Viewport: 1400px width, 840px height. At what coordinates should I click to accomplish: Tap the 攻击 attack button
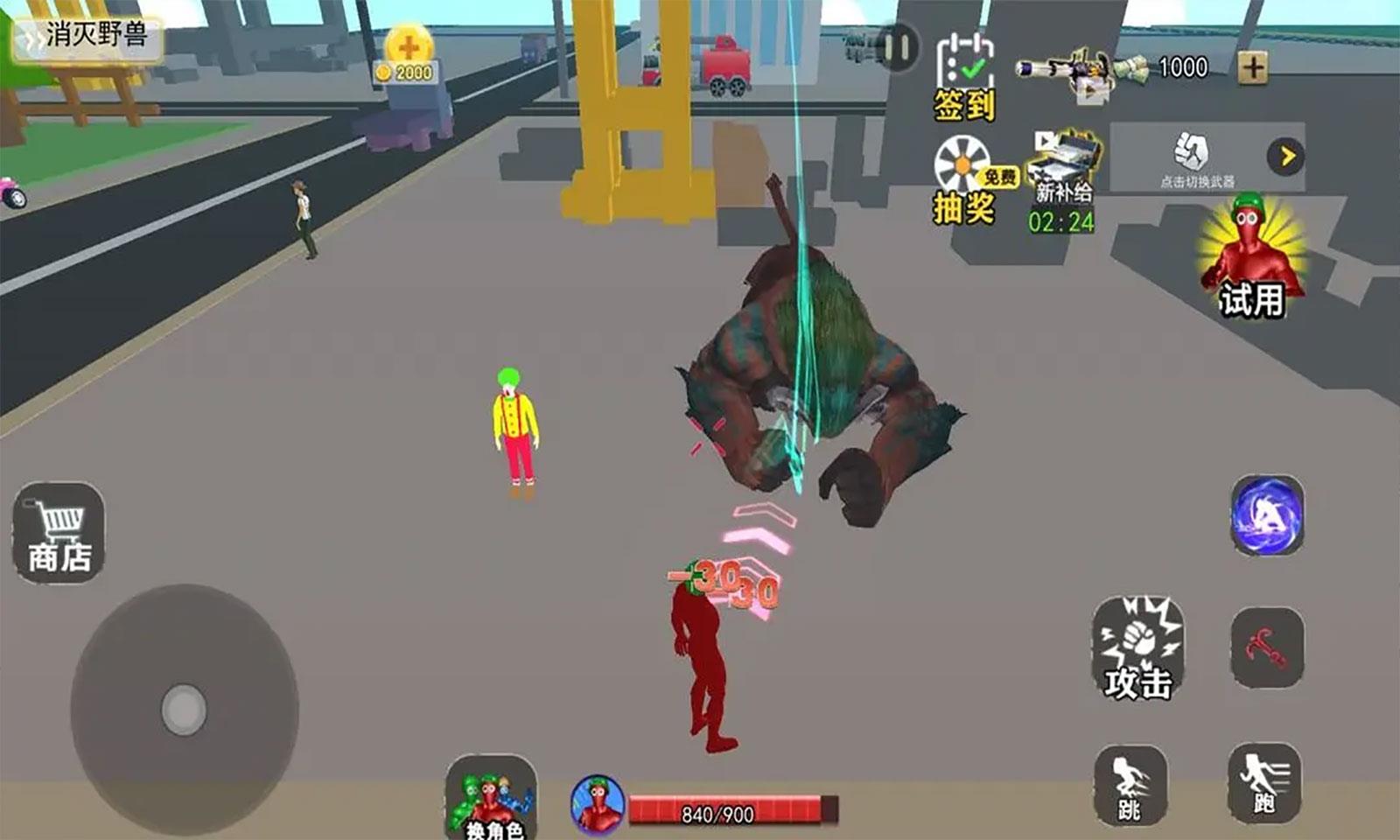pyautogui.click(x=1137, y=648)
